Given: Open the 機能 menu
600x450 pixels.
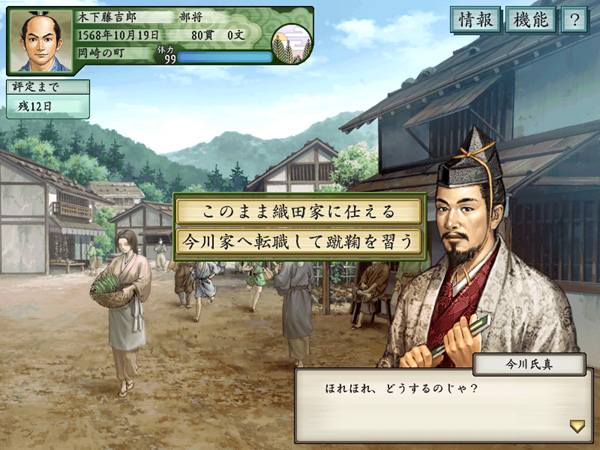Looking at the screenshot, I should [x=529, y=19].
